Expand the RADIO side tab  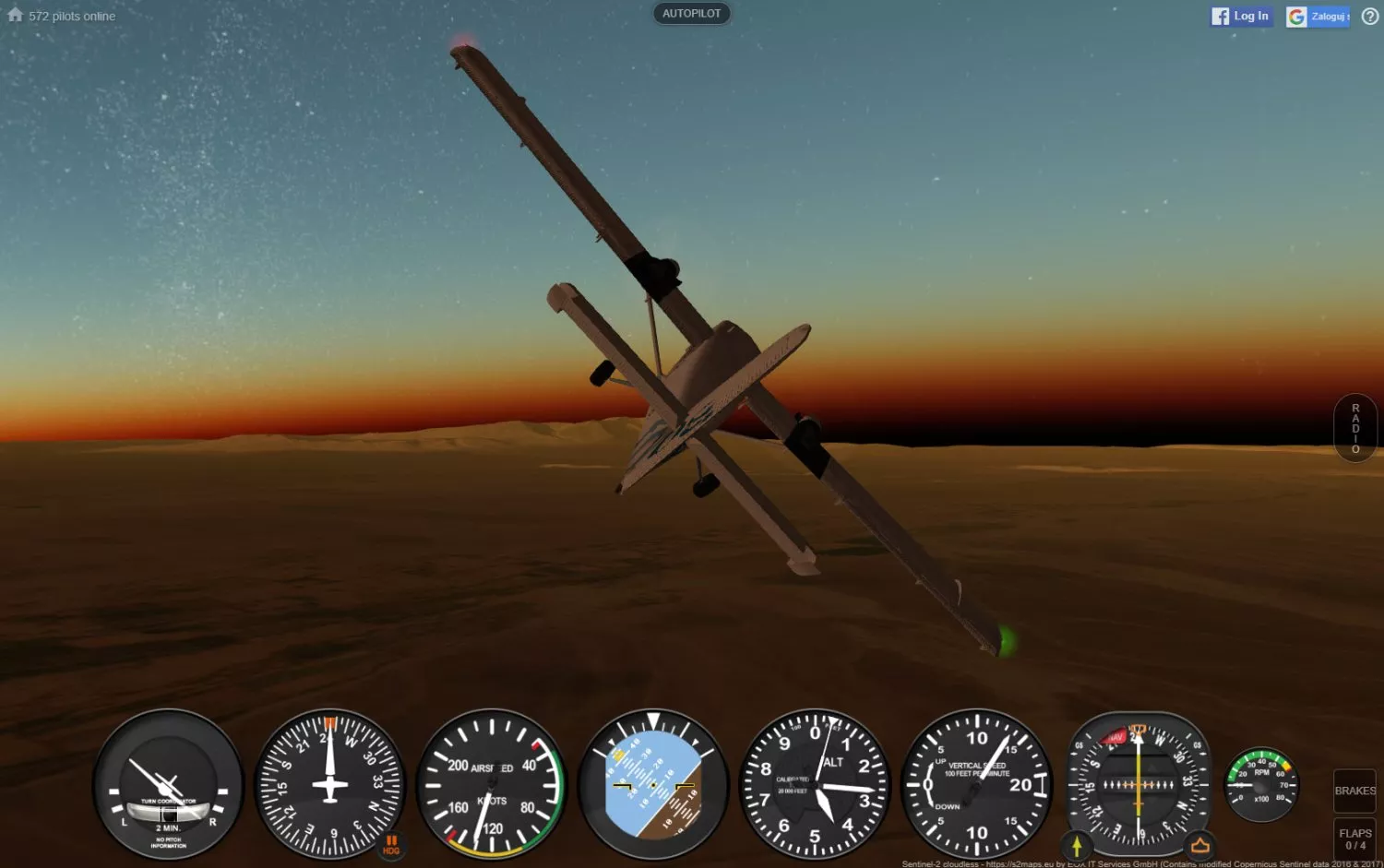[x=1355, y=428]
